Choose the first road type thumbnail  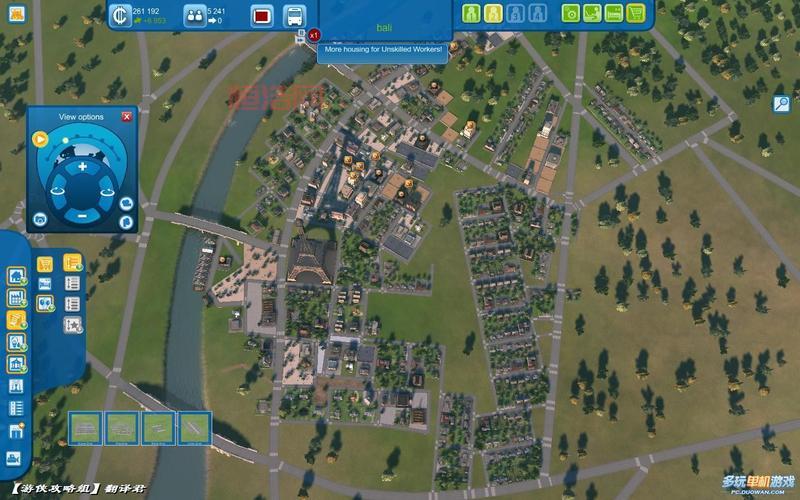(x=86, y=428)
